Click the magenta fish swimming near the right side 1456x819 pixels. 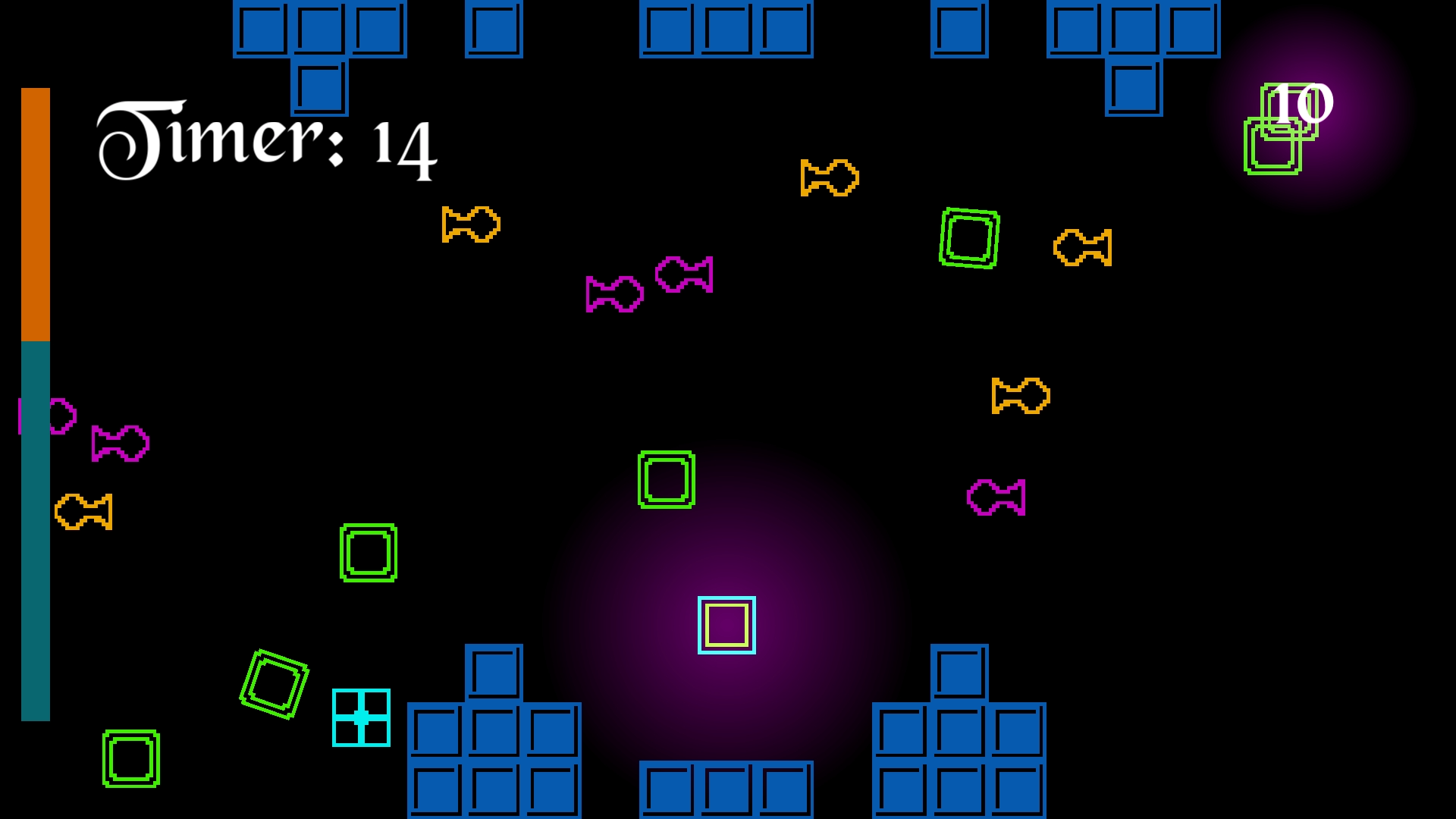[x=995, y=497]
